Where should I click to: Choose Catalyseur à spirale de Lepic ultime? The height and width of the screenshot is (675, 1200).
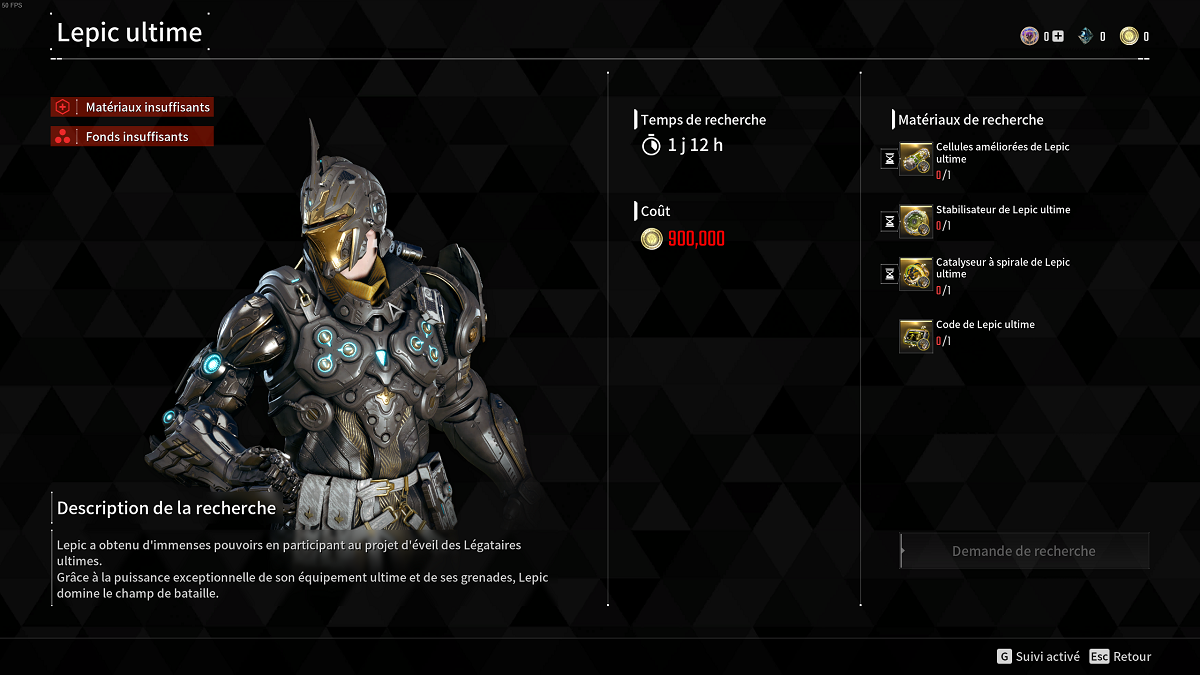915,274
